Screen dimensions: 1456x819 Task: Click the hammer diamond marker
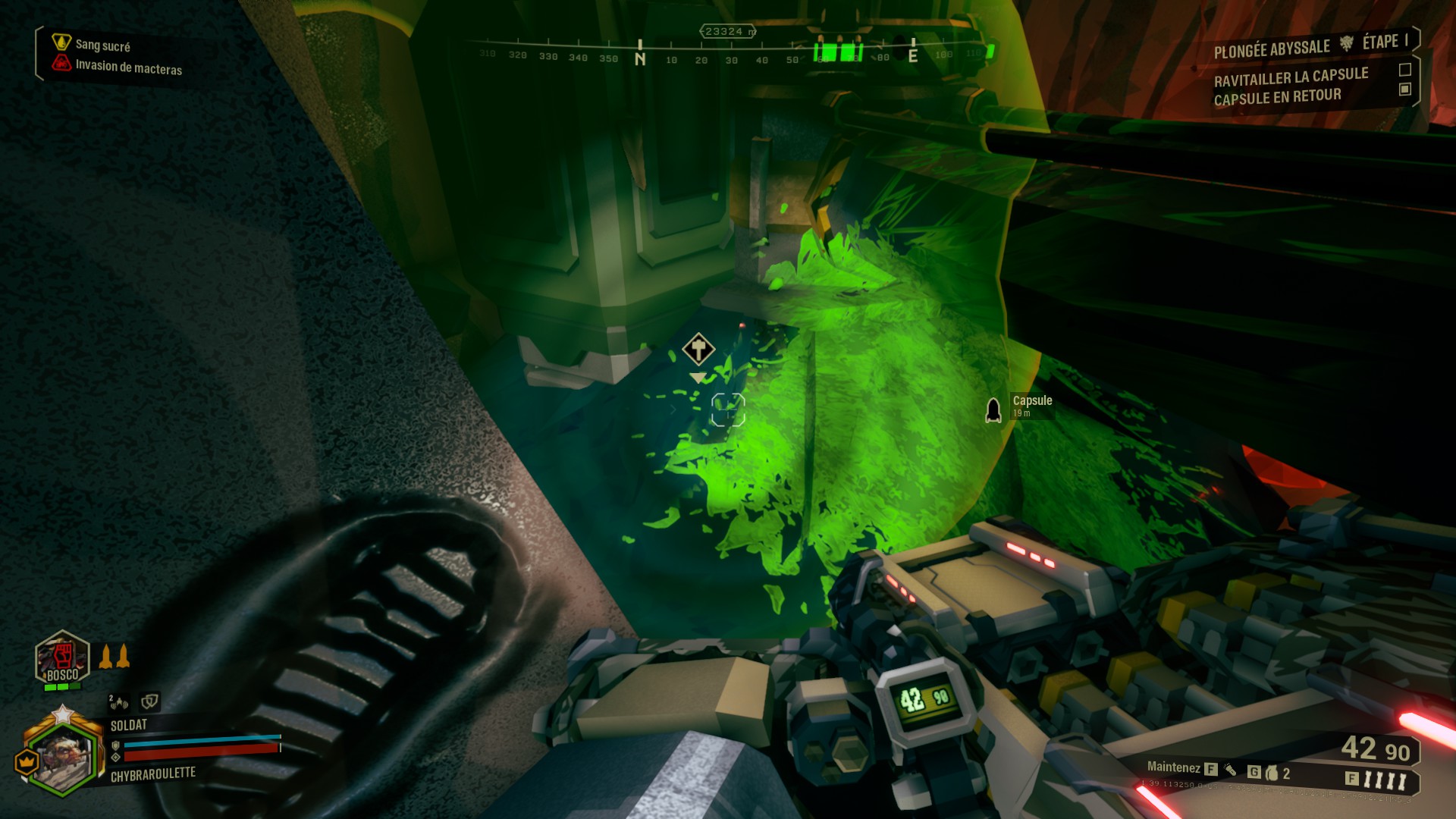[698, 349]
